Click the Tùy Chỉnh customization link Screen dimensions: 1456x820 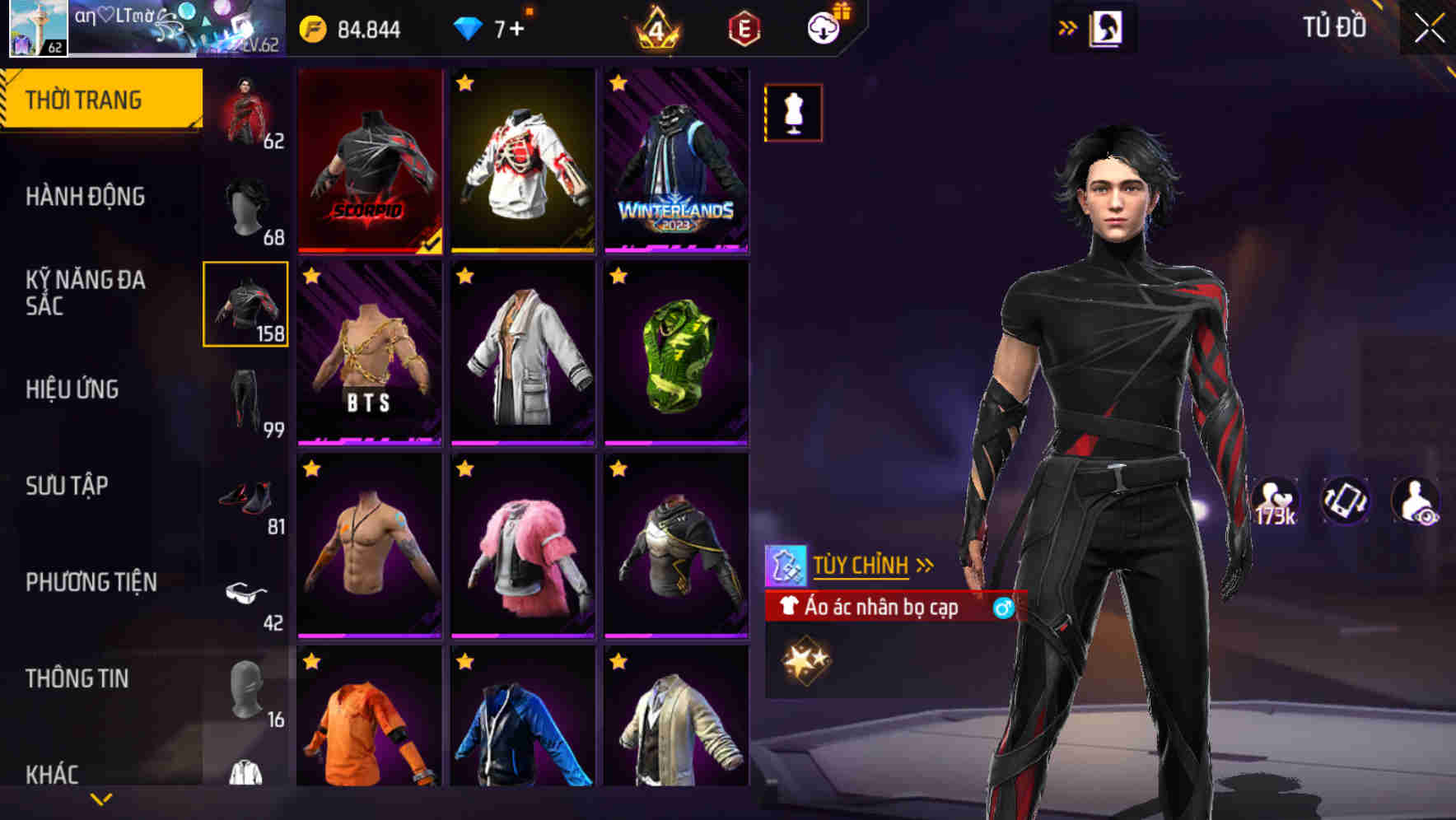click(862, 565)
